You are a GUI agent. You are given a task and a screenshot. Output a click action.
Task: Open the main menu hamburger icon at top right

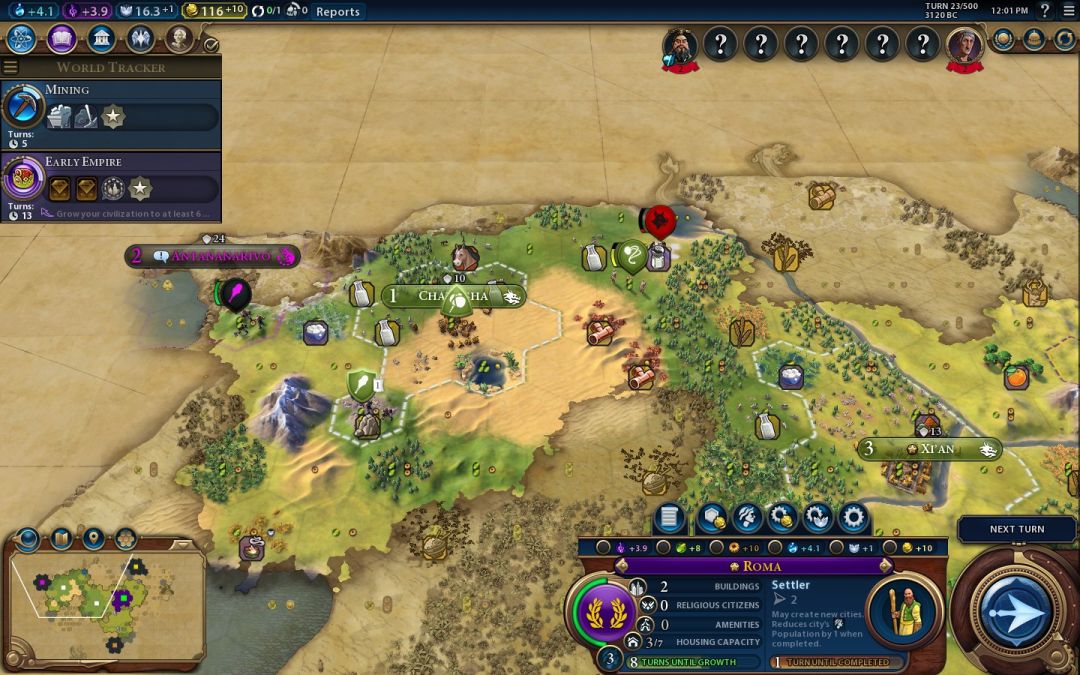point(1068,11)
